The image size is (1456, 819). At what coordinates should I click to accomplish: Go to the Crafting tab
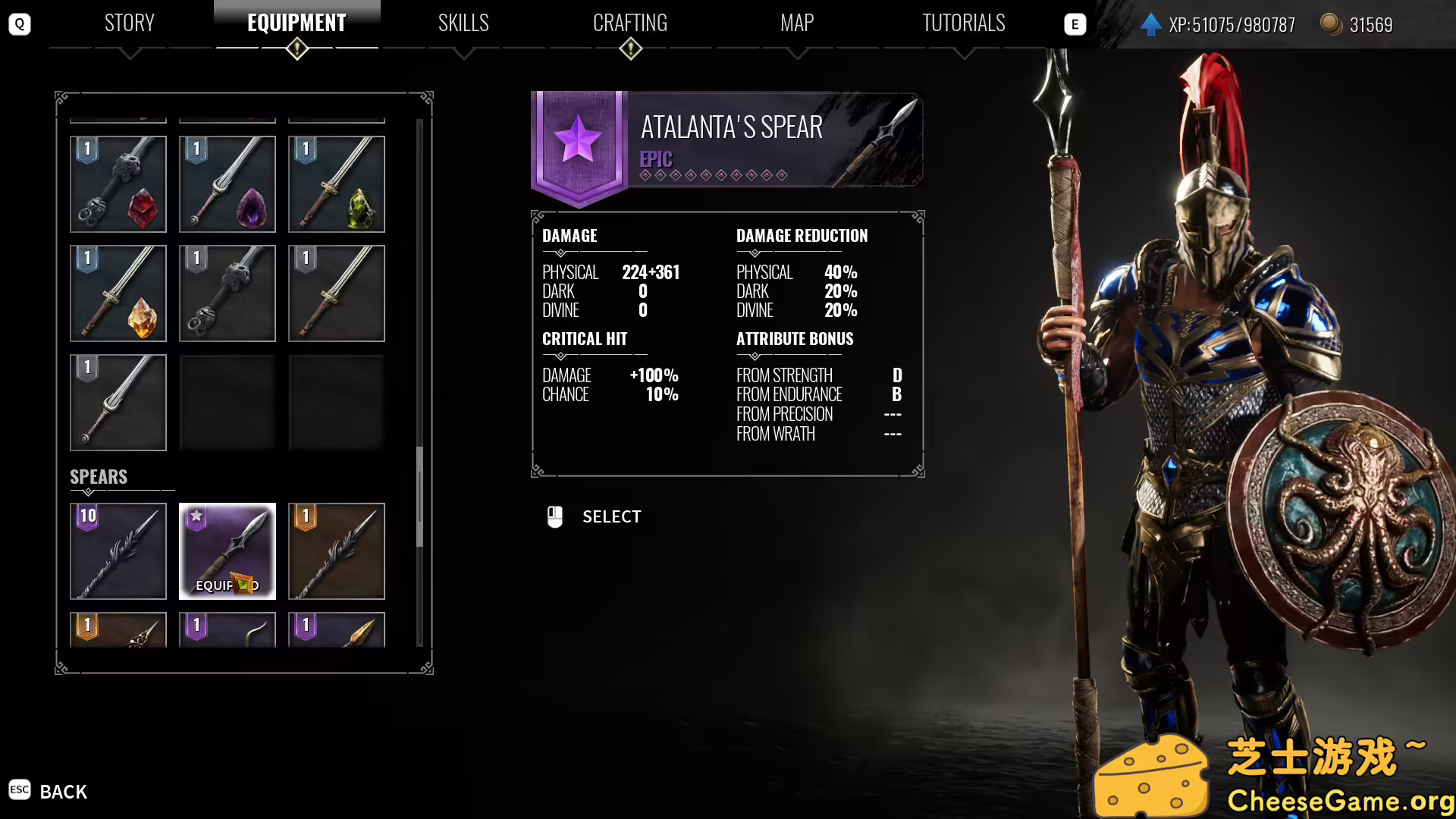point(630,24)
